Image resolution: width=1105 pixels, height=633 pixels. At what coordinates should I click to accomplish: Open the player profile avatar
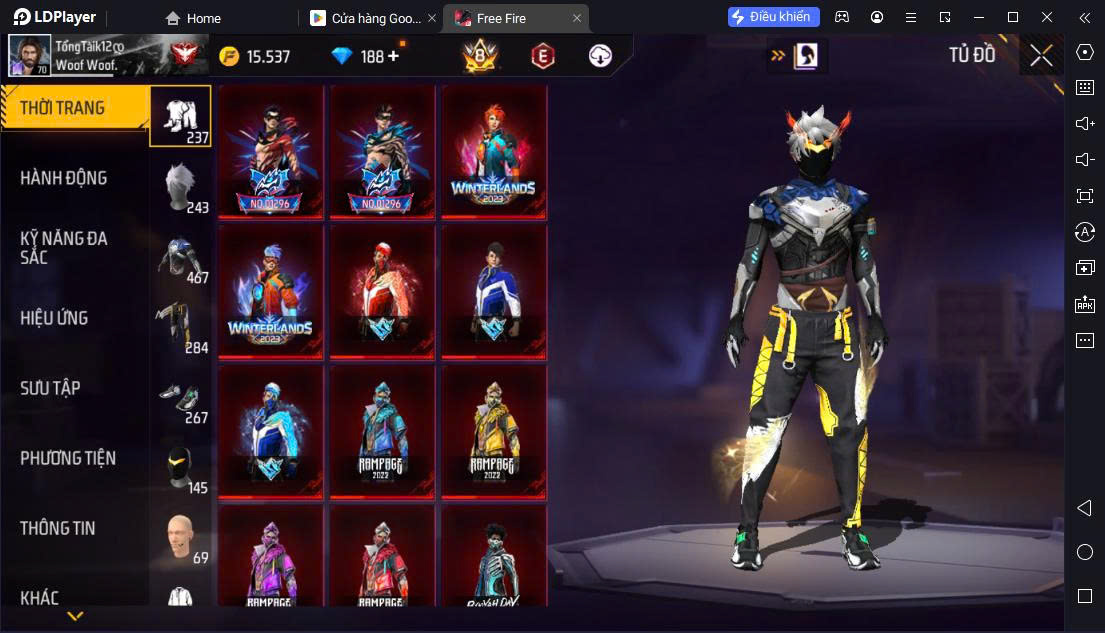click(x=29, y=56)
